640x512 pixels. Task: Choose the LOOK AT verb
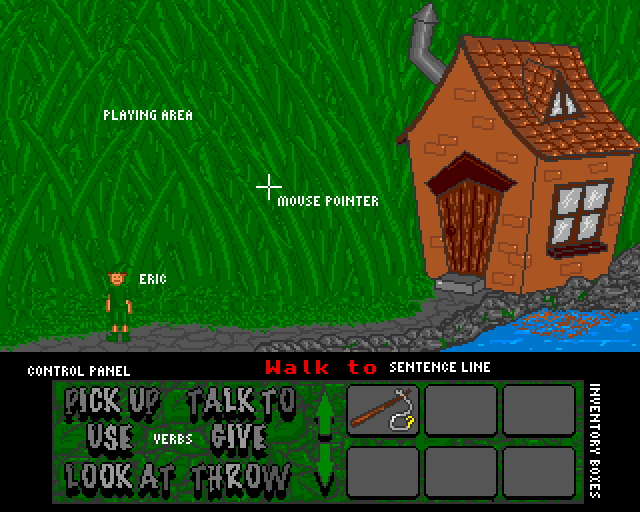pos(112,475)
